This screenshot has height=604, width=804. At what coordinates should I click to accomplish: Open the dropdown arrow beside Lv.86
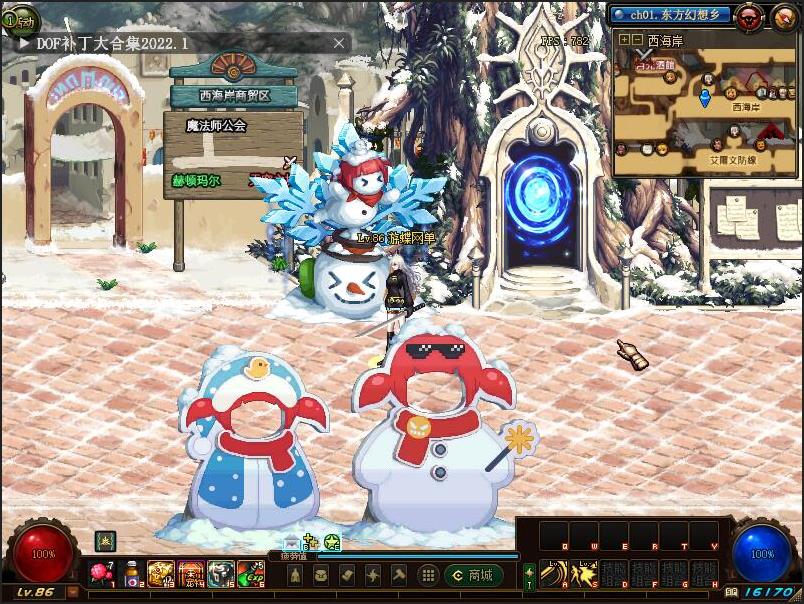tap(72, 592)
